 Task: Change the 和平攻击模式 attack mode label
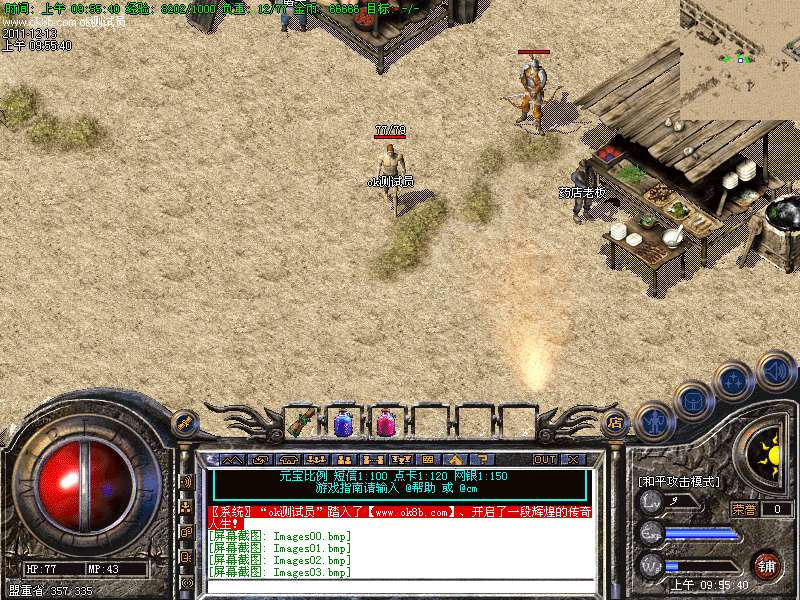(678, 482)
